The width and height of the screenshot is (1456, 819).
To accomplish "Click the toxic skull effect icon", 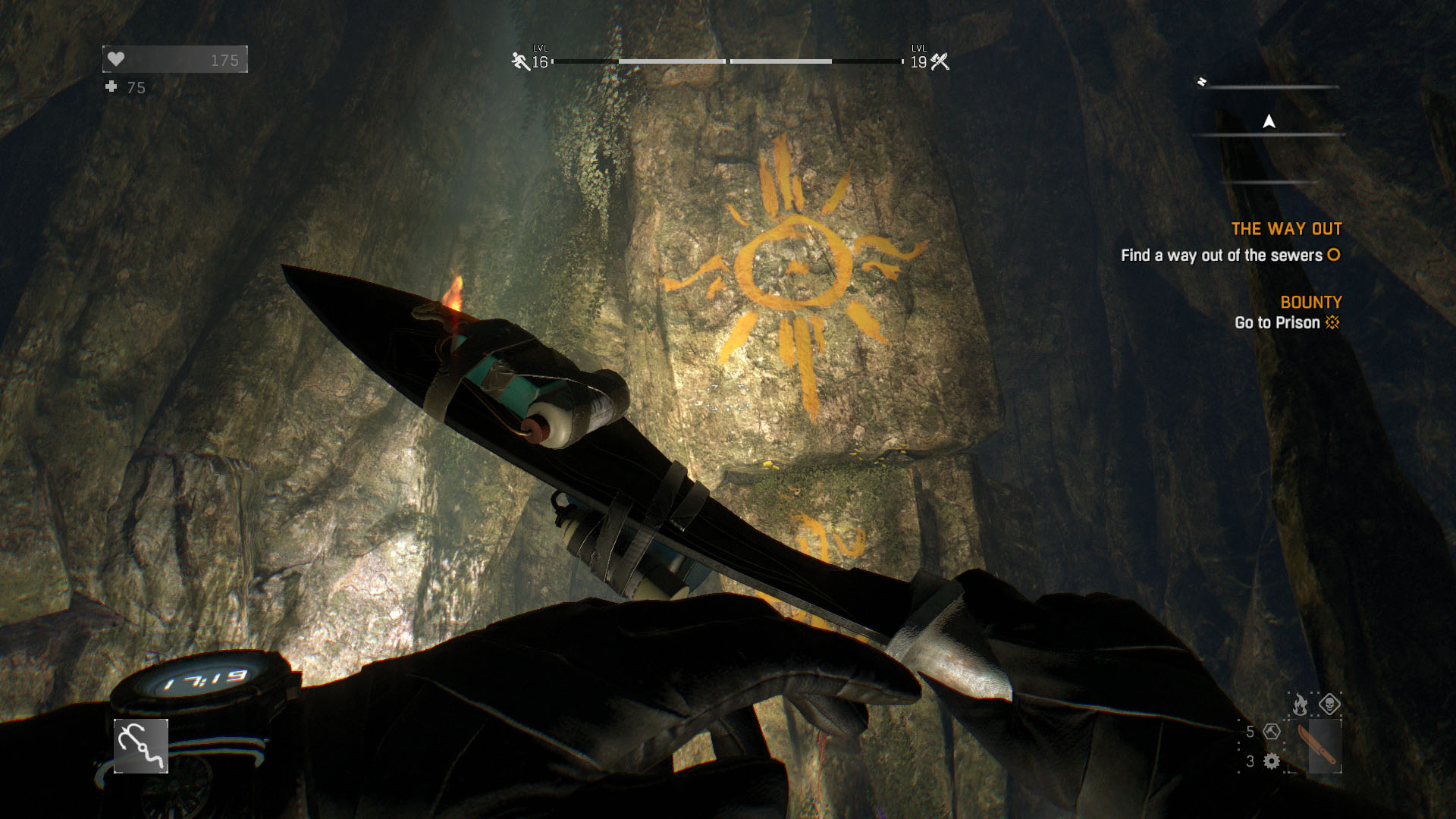I will pos(1329,704).
